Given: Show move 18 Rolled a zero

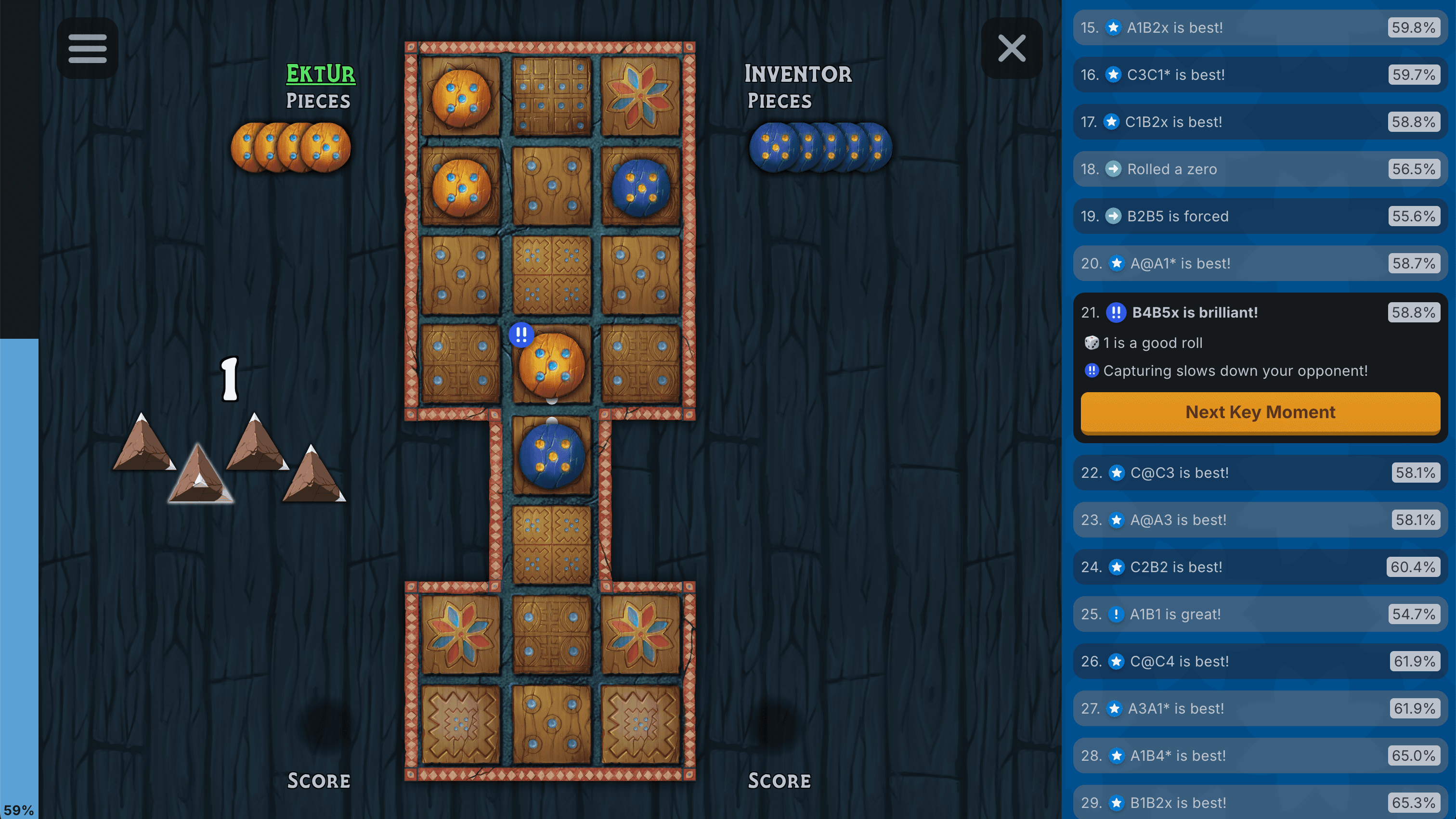Looking at the screenshot, I should [1260, 169].
